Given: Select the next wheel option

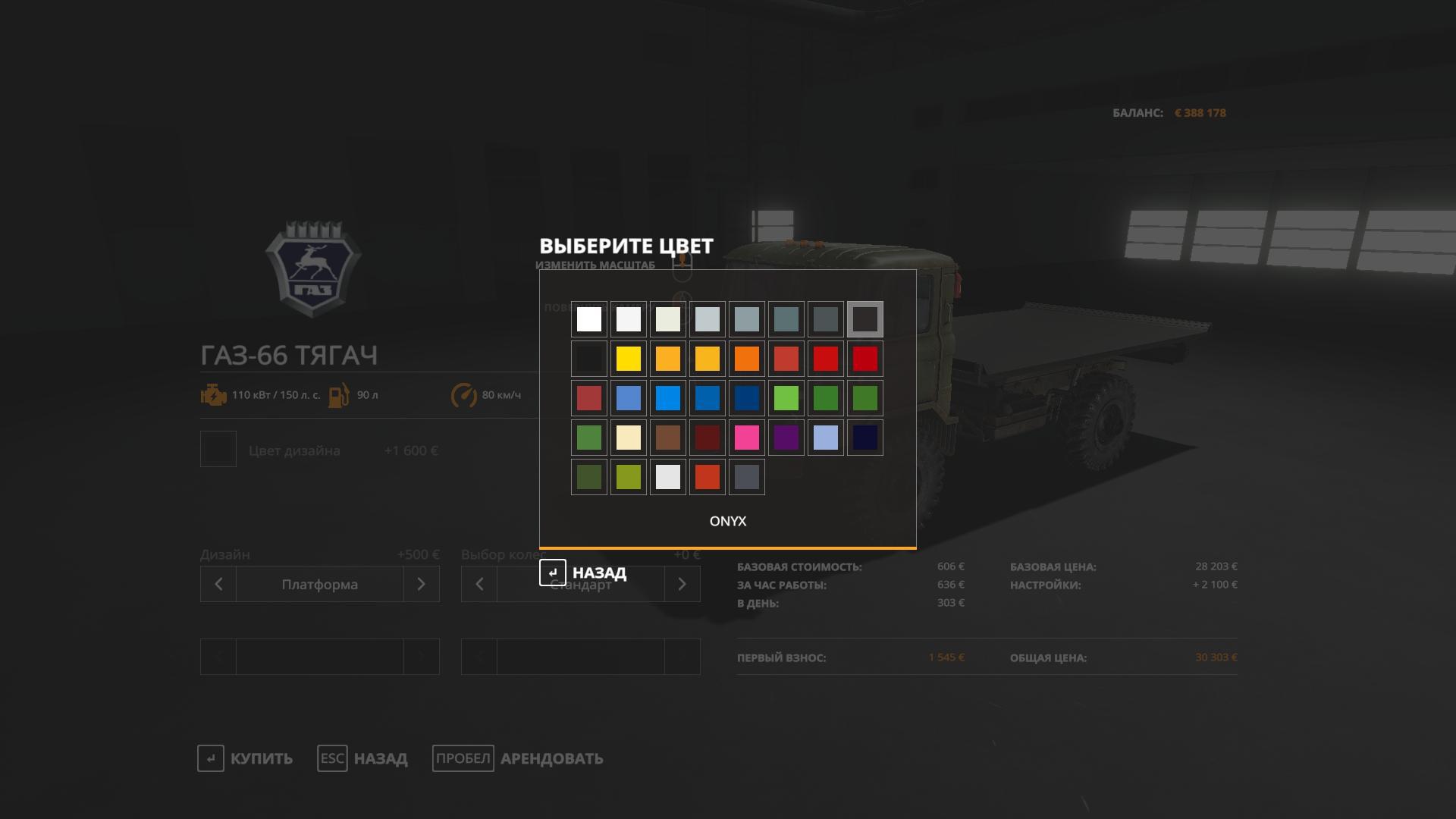Looking at the screenshot, I should (682, 584).
